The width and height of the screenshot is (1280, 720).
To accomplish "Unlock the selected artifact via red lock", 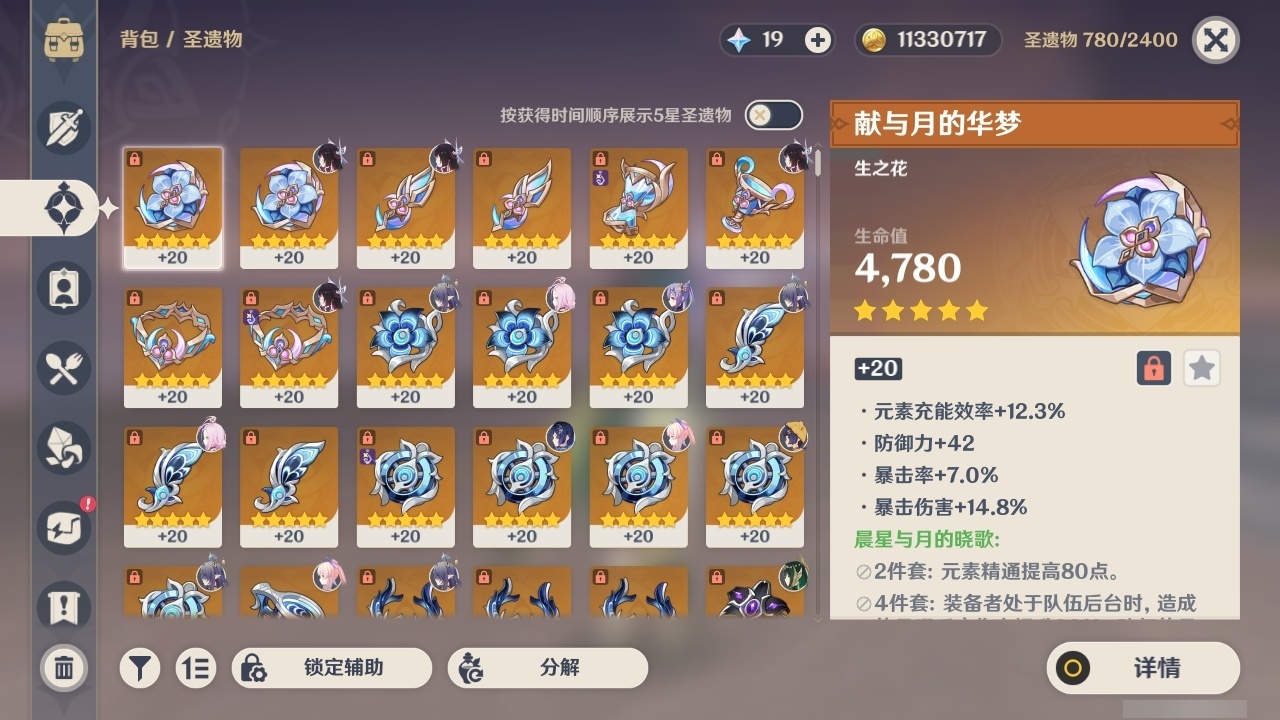I will click(x=1152, y=368).
